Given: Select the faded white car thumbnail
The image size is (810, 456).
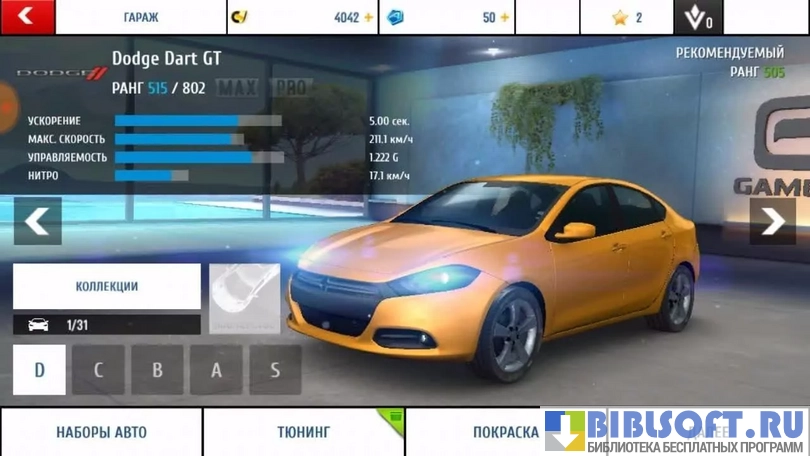Looking at the screenshot, I should [245, 299].
